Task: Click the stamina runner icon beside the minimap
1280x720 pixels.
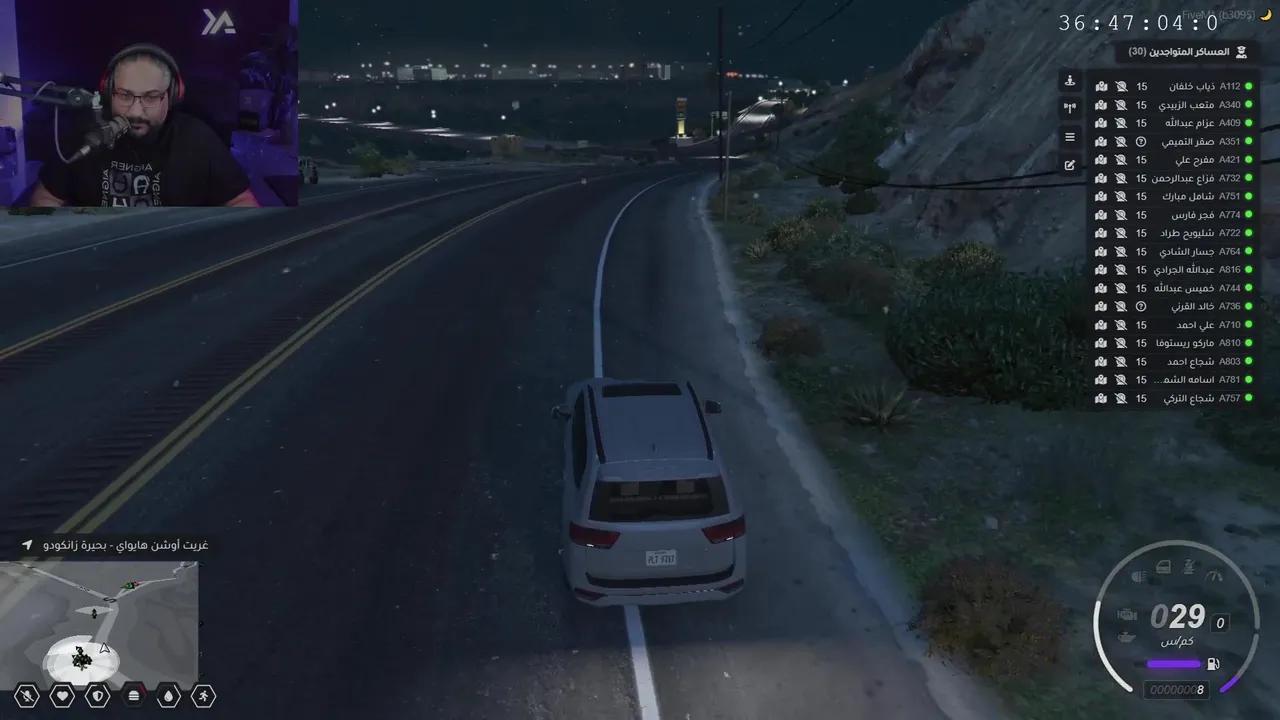Action: (203, 695)
